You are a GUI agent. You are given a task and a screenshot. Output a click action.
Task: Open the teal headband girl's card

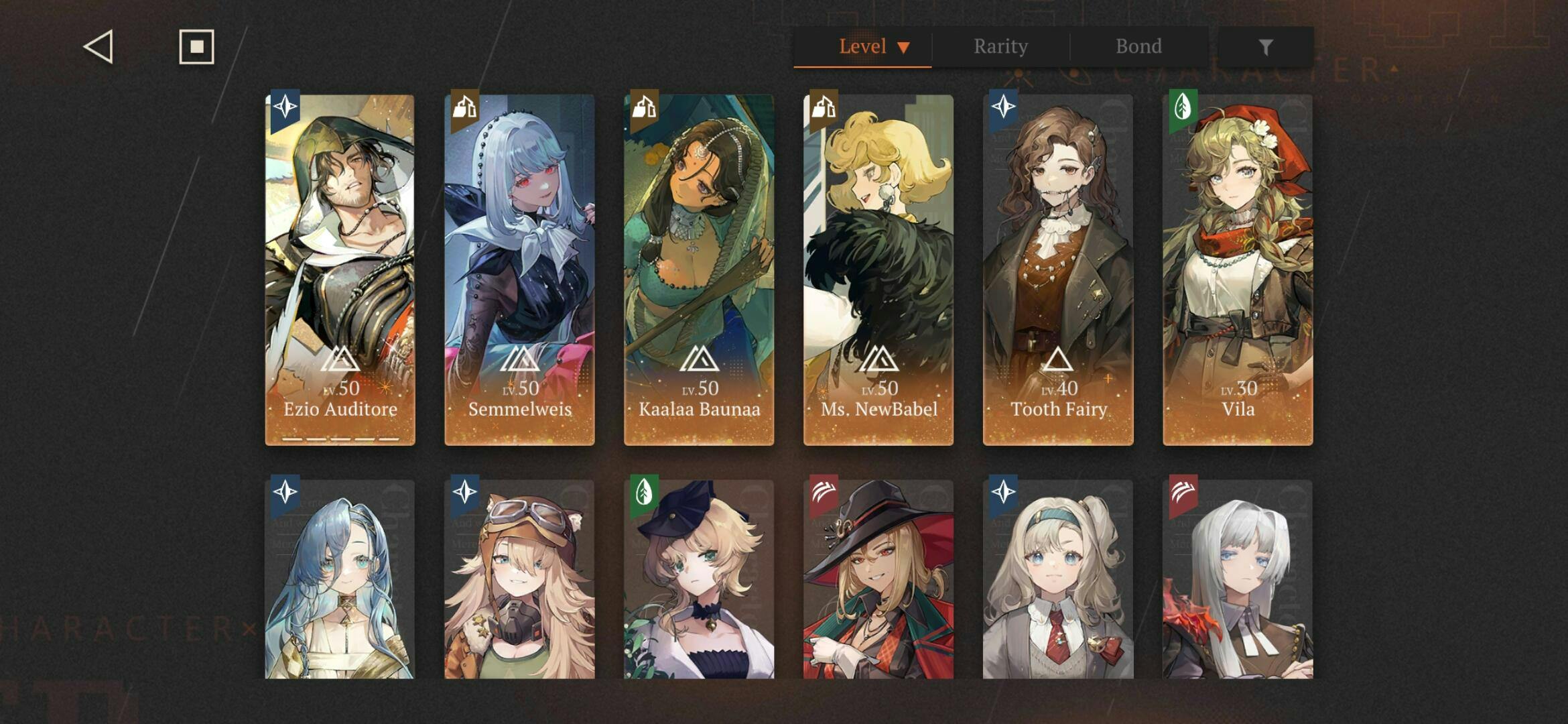click(1058, 580)
